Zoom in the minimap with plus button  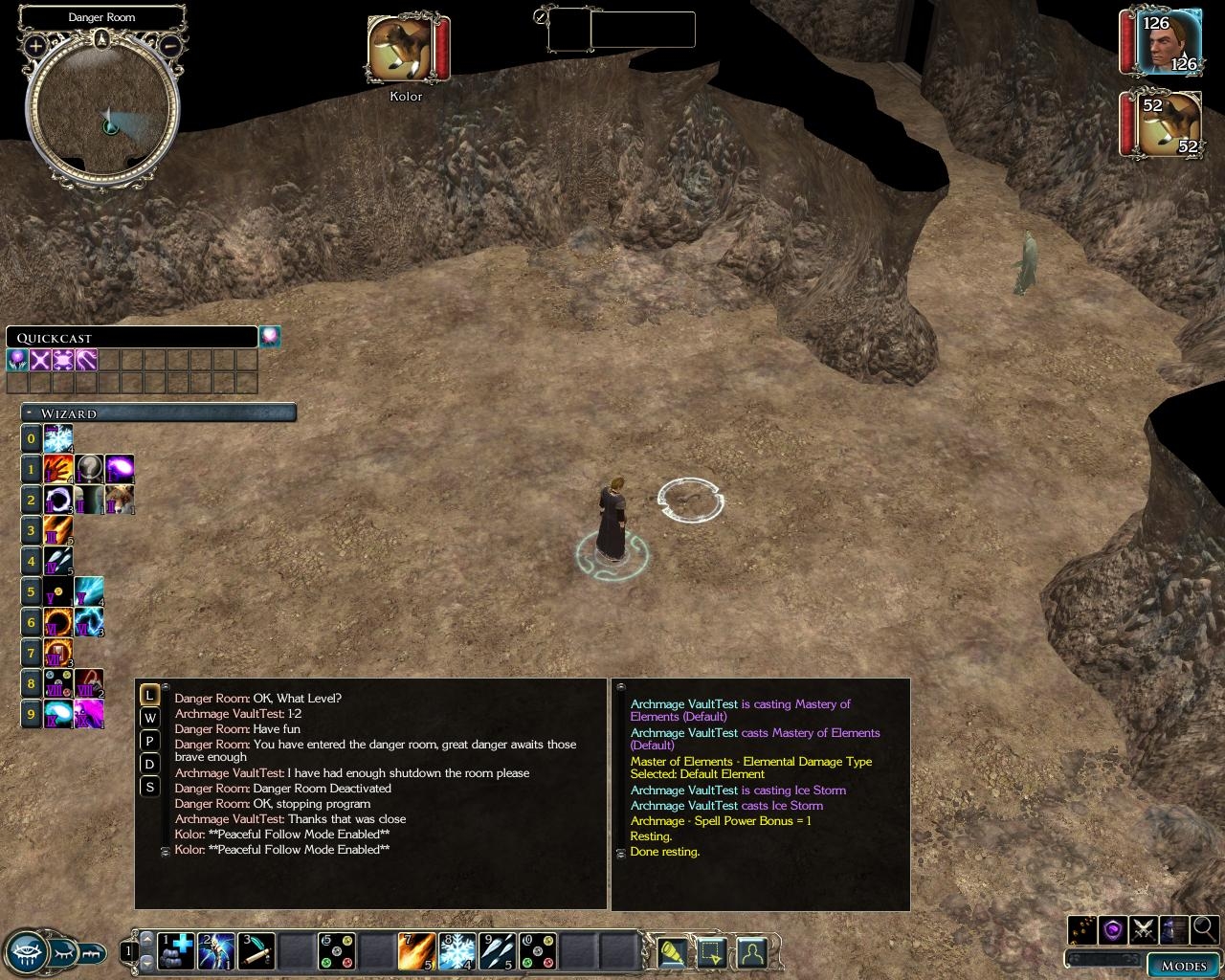click(x=35, y=45)
